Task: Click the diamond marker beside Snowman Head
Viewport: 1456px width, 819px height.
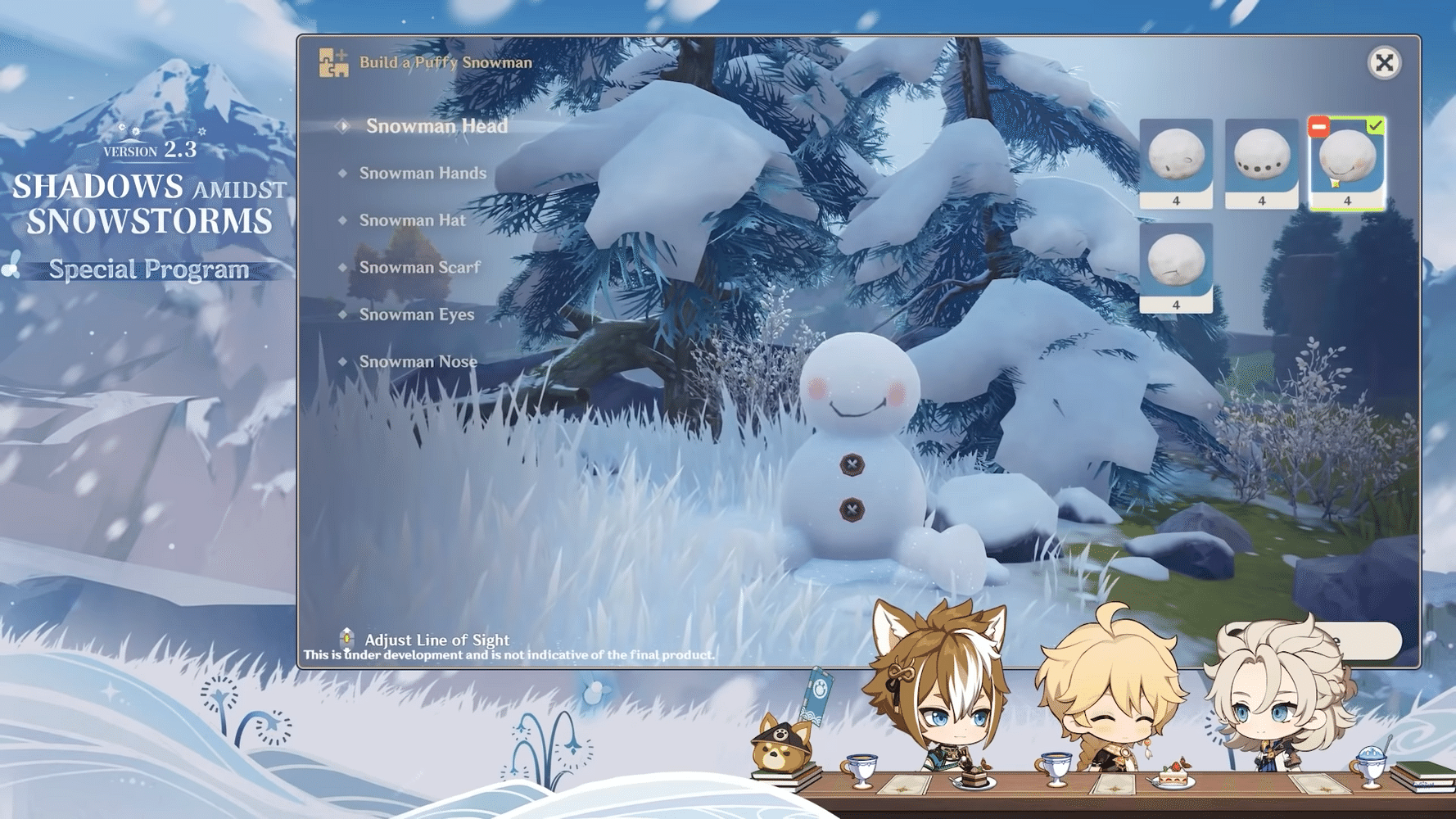Action: click(343, 126)
